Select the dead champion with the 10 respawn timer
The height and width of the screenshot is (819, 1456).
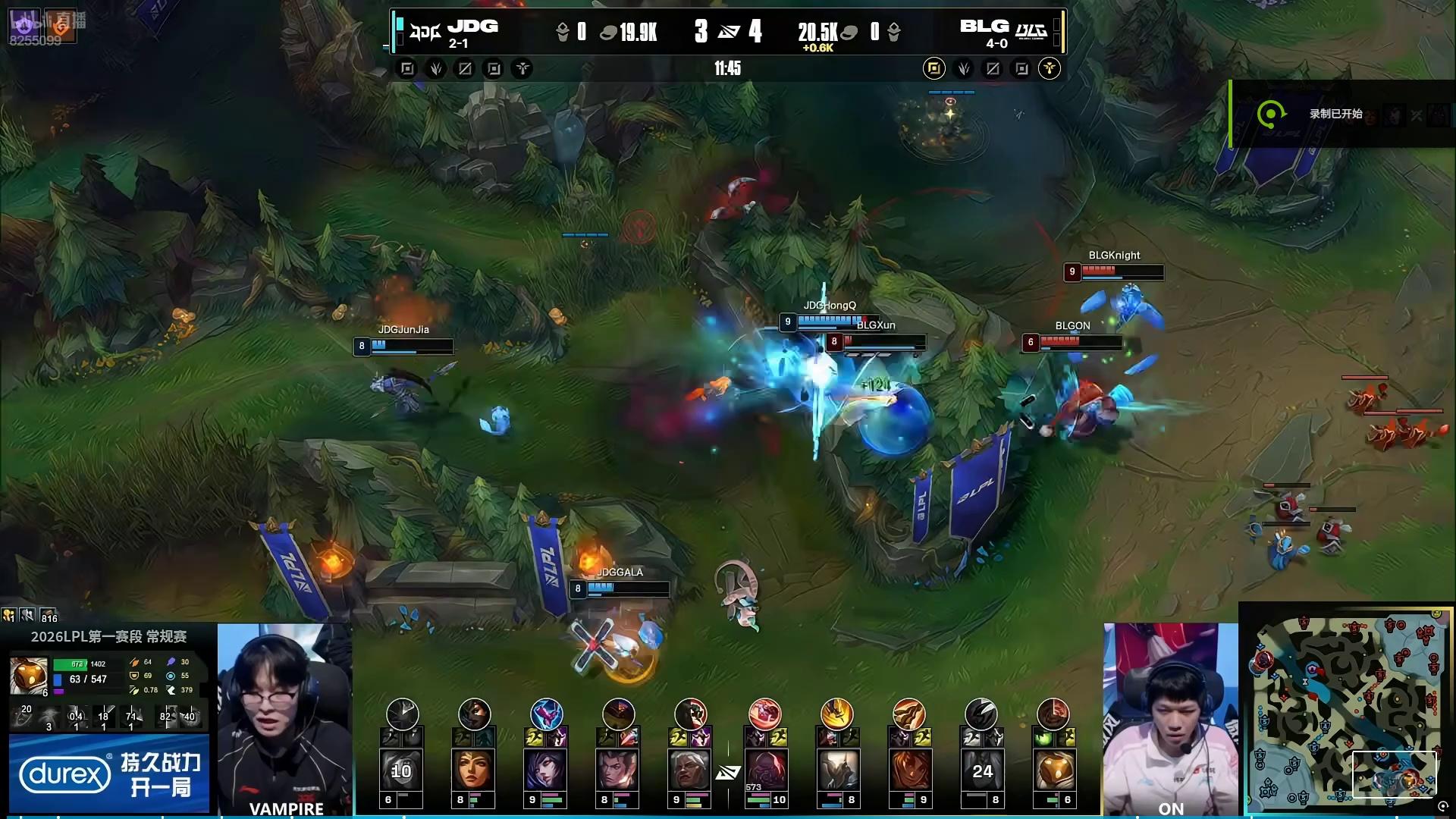pos(402,771)
